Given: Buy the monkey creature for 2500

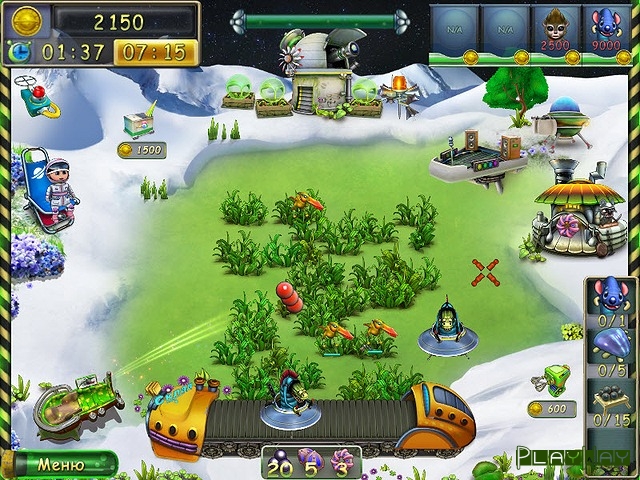Looking at the screenshot, I should pyautogui.click(x=553, y=28).
